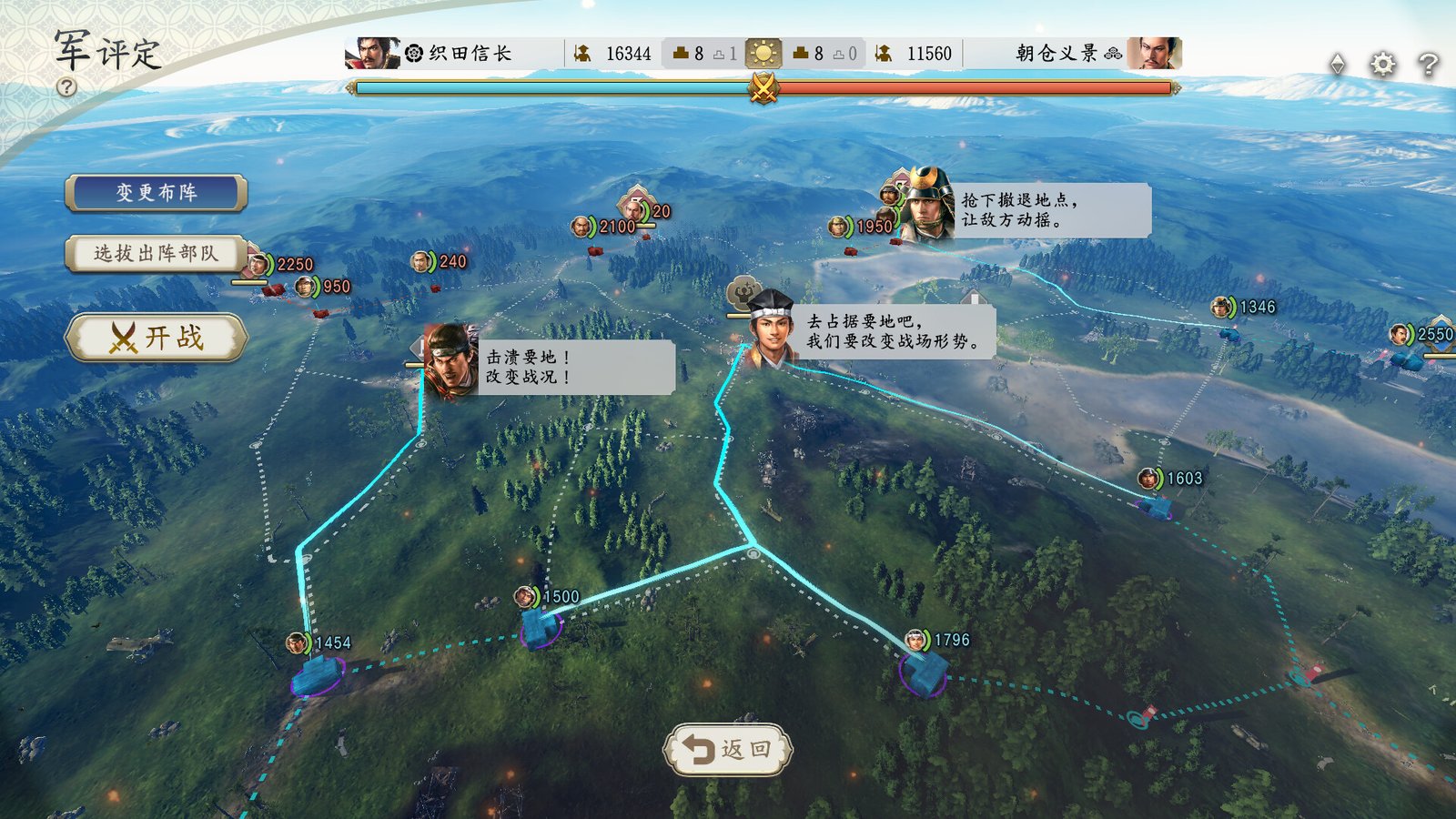
Task: Click the help icon under the 军评定 title
Action: [66, 87]
